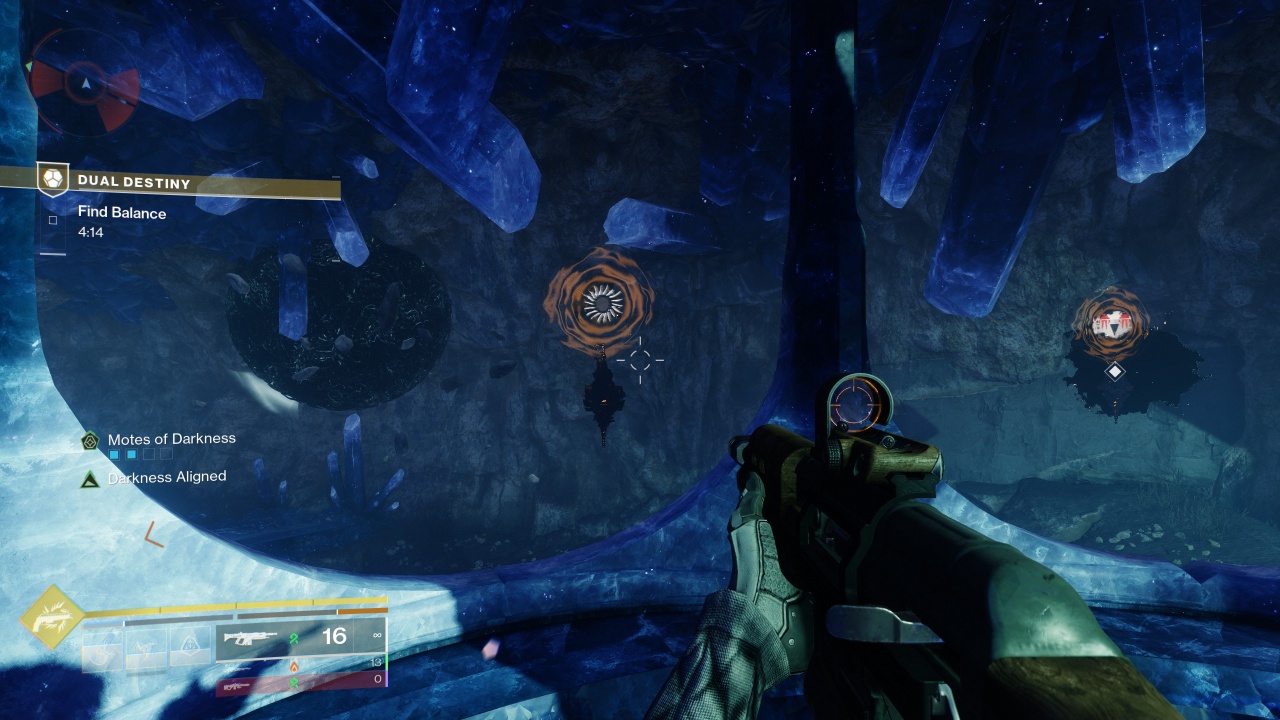
Task: Select the class ability icon
Action: (x=190, y=648)
